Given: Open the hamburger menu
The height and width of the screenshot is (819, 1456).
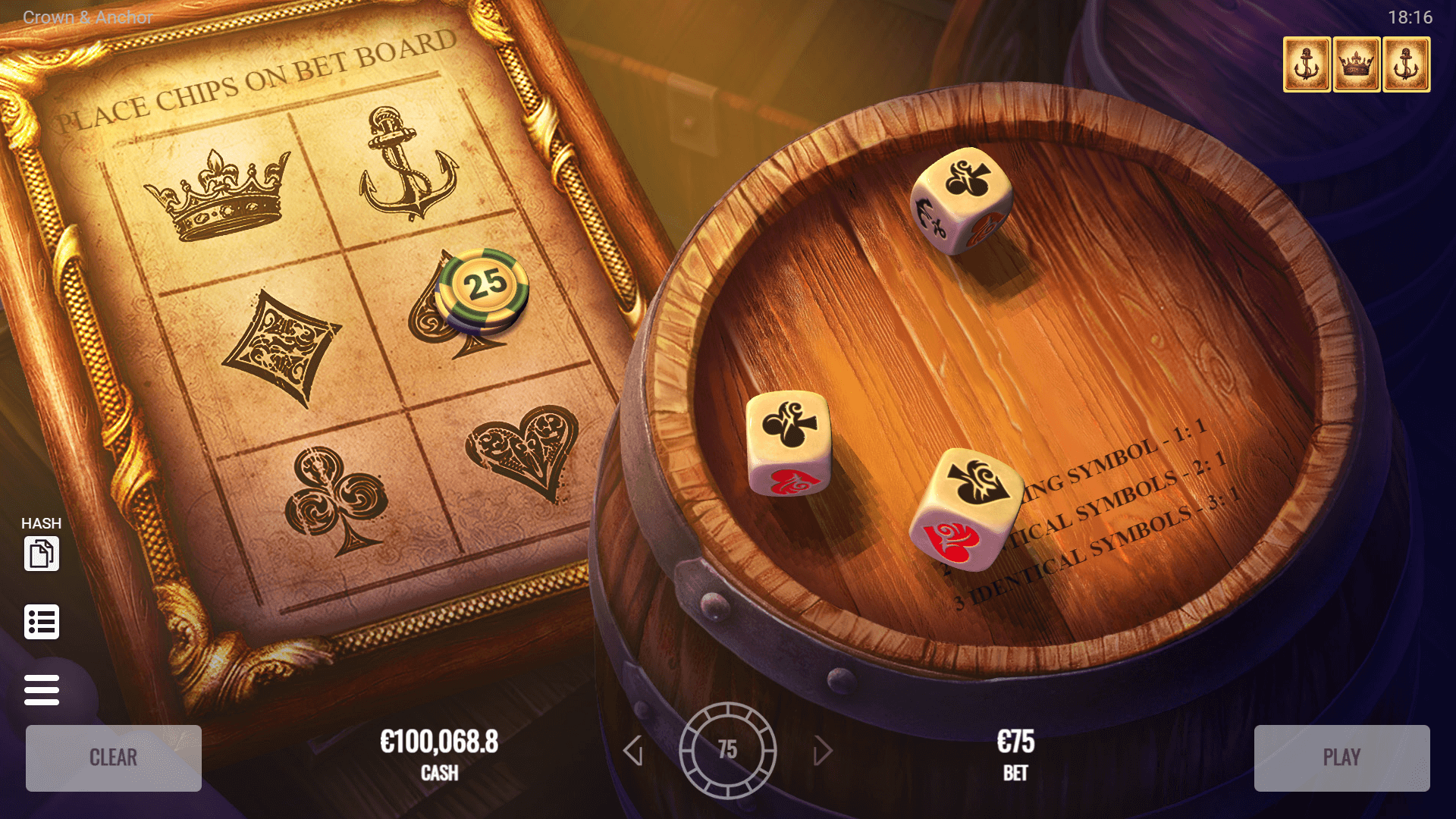Looking at the screenshot, I should [x=42, y=690].
